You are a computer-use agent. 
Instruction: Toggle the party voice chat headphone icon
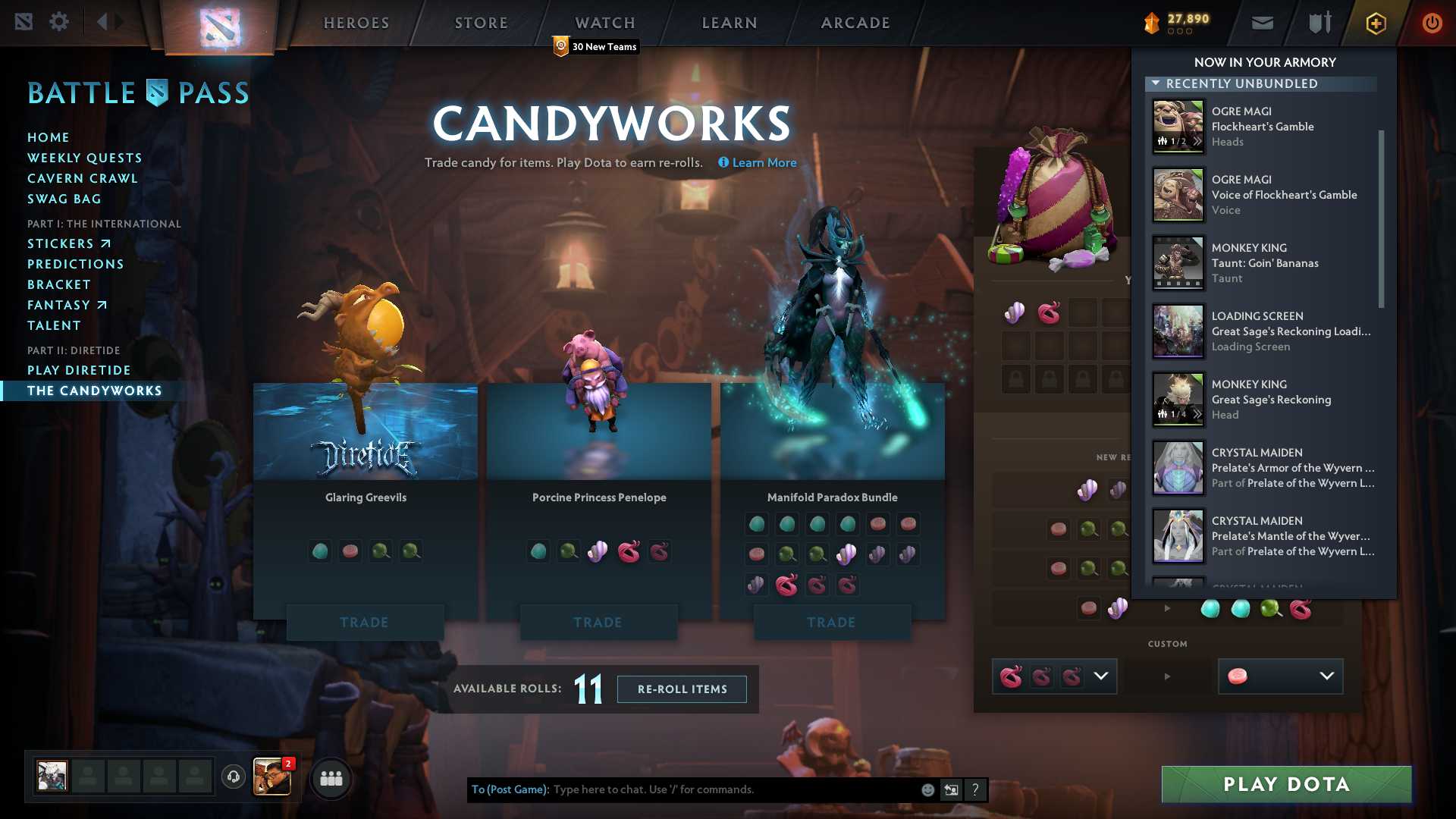pyautogui.click(x=233, y=777)
